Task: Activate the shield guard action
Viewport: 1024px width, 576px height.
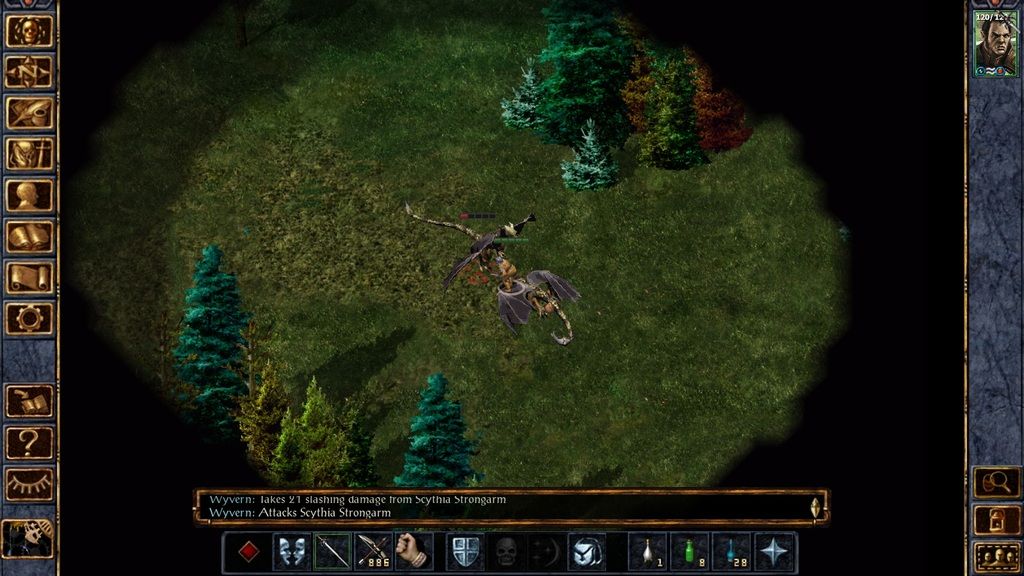Action: click(x=465, y=552)
